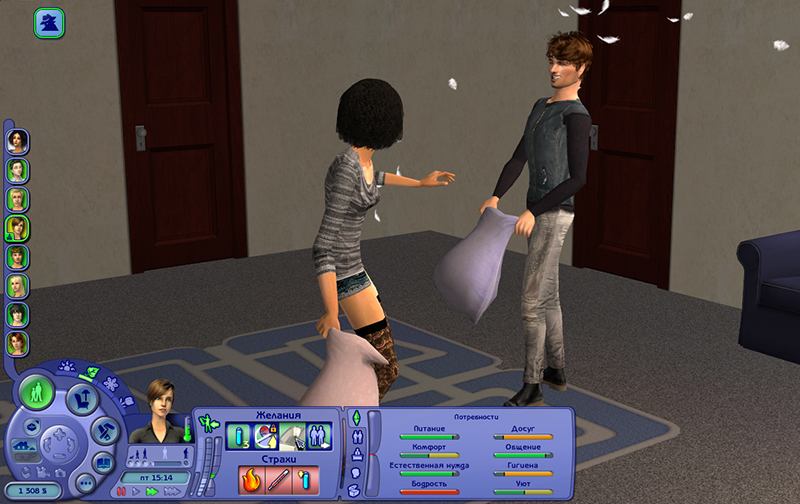800x504 pixels.
Task: Set game speed to normal play
Action: click(x=137, y=492)
